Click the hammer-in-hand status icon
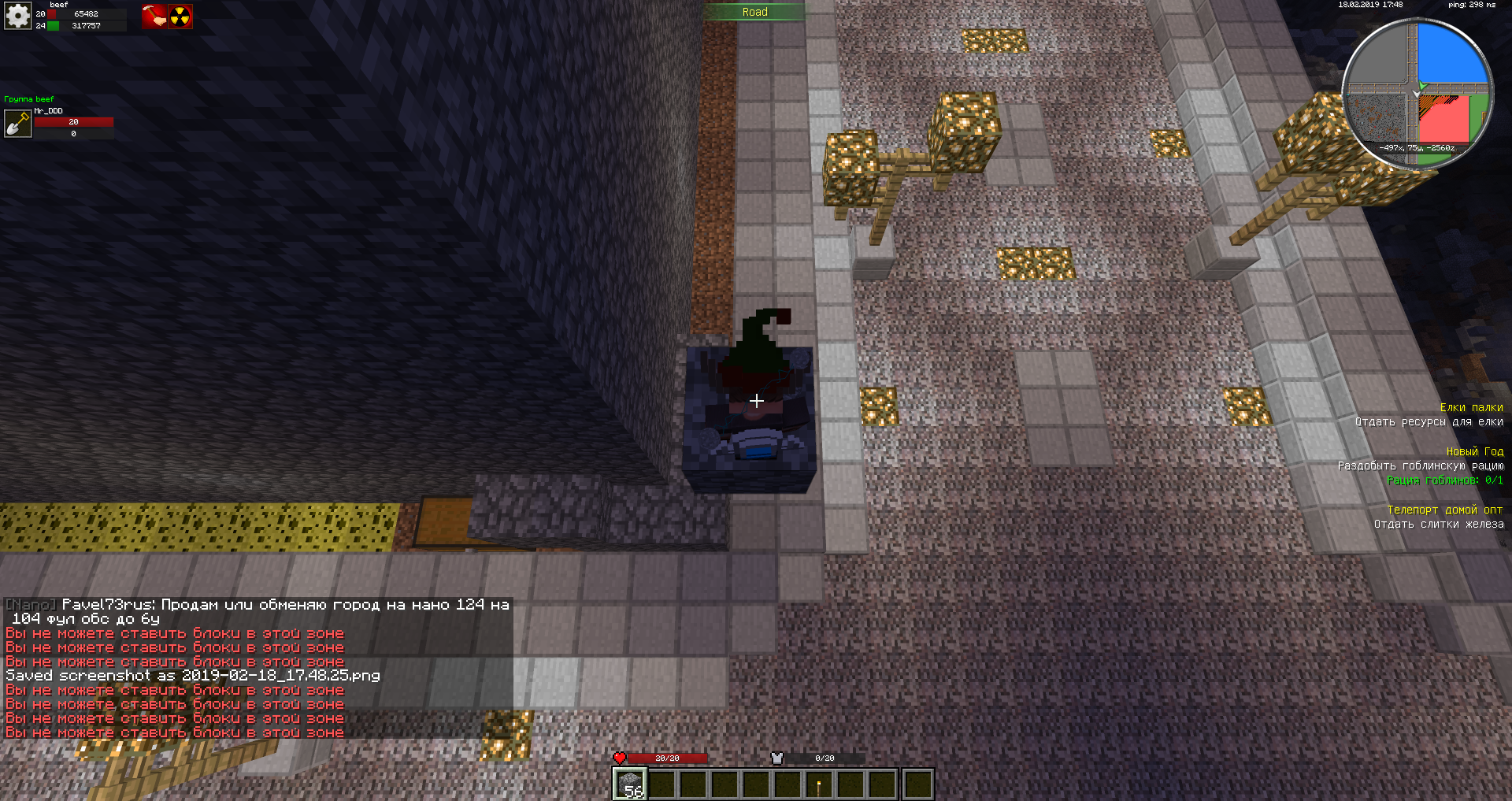The height and width of the screenshot is (801, 1512). coord(154,17)
